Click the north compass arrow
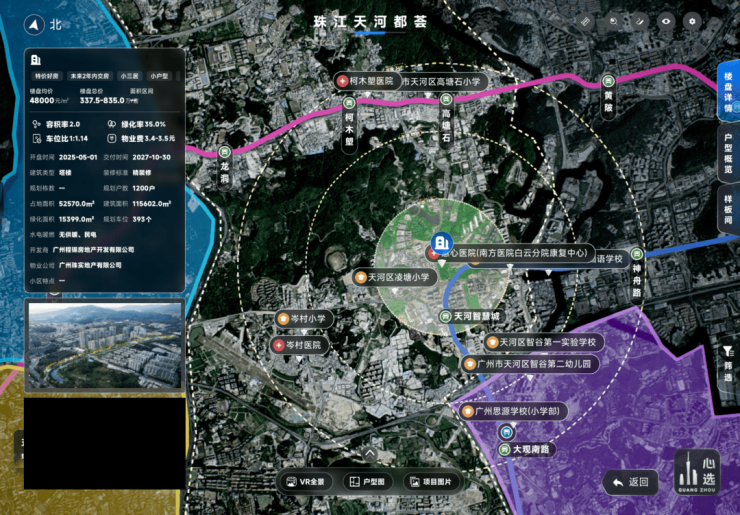 [35, 25]
